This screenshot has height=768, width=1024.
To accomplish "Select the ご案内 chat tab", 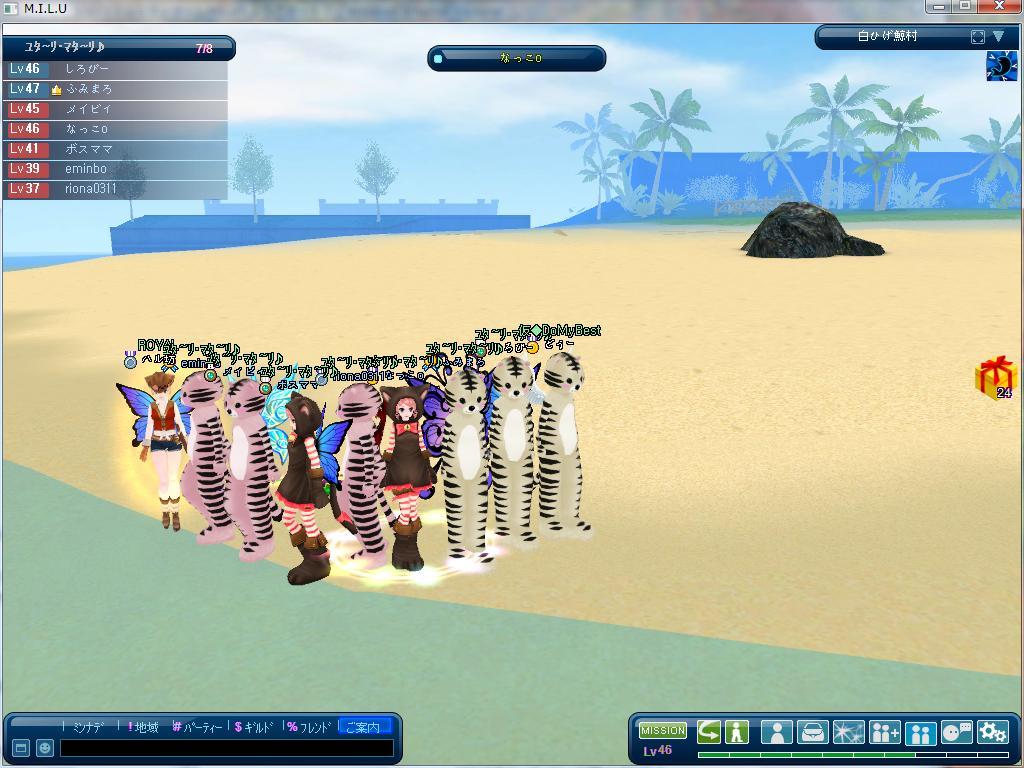I will tap(363, 727).
